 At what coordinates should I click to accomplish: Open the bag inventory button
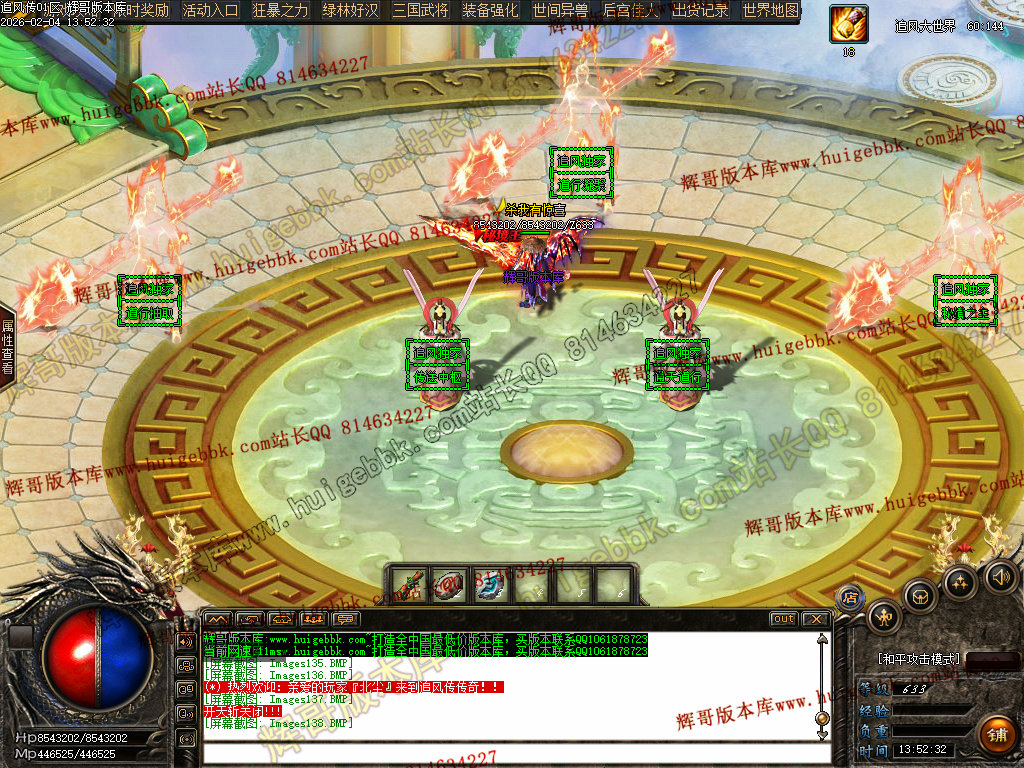coord(920,596)
